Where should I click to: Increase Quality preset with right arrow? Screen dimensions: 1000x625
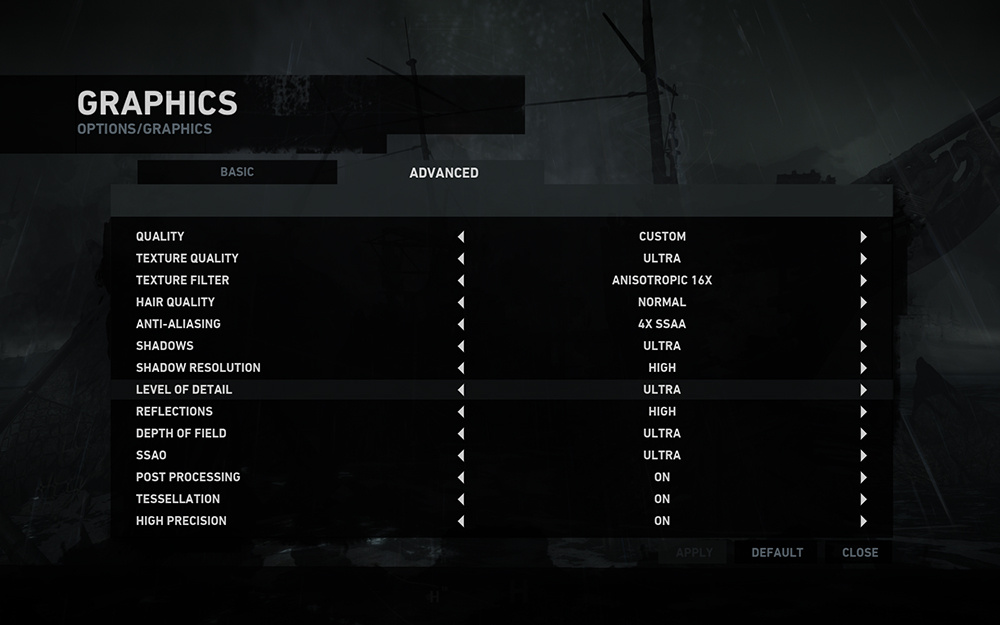click(x=863, y=237)
